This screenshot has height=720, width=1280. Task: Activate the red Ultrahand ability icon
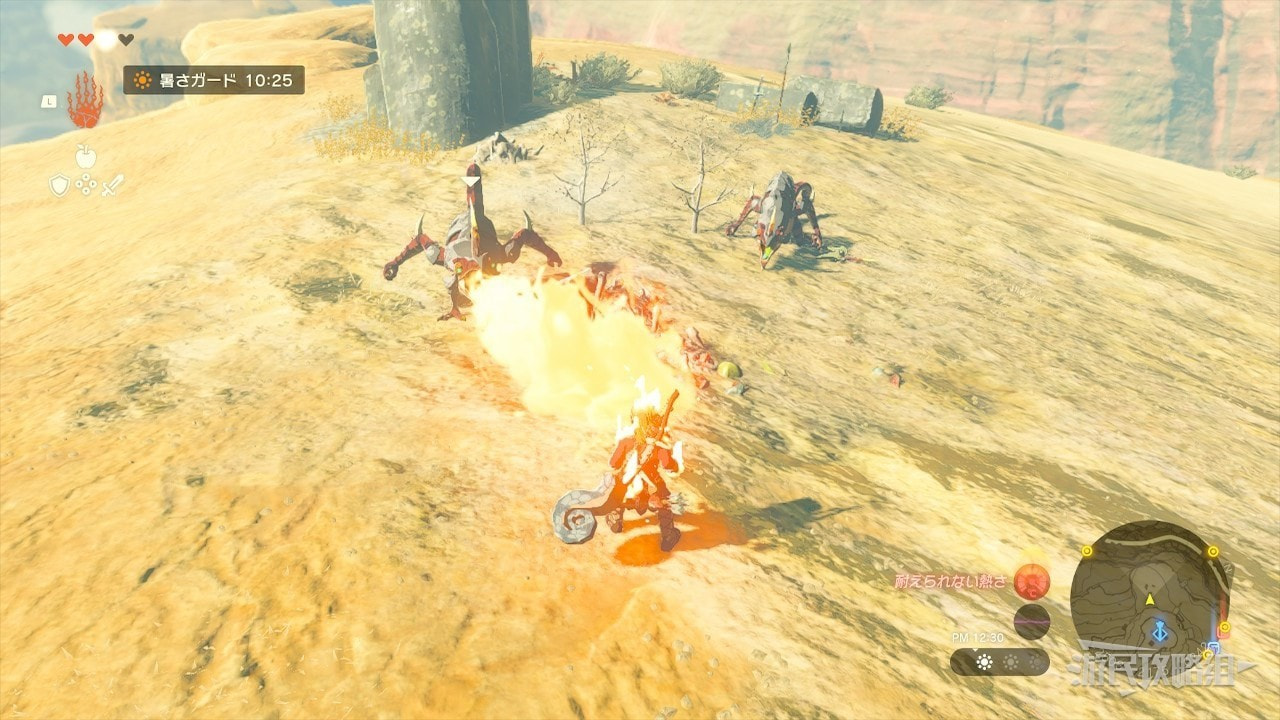[x=85, y=101]
